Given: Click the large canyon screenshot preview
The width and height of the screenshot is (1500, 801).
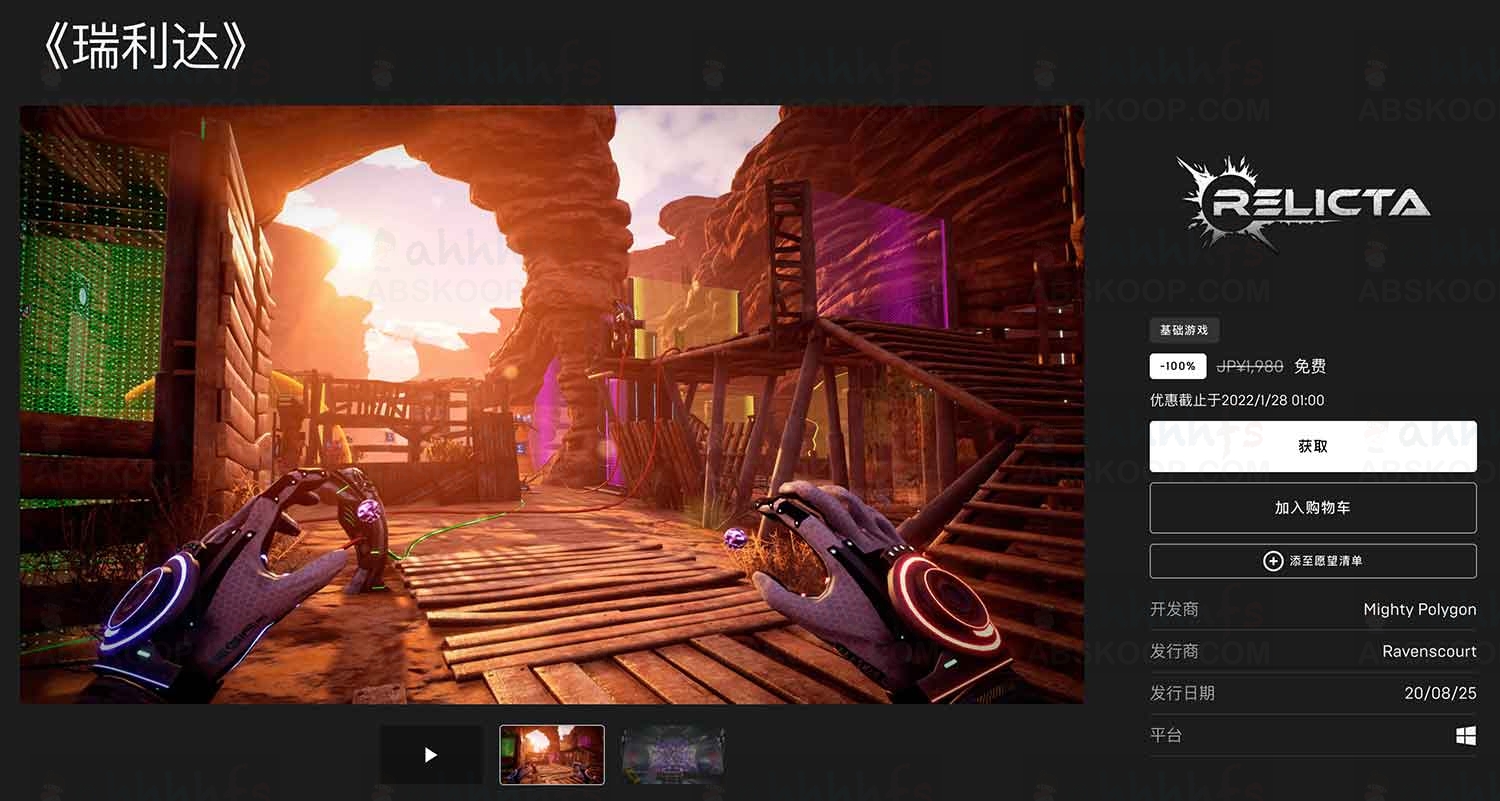Looking at the screenshot, I should tap(552, 404).
